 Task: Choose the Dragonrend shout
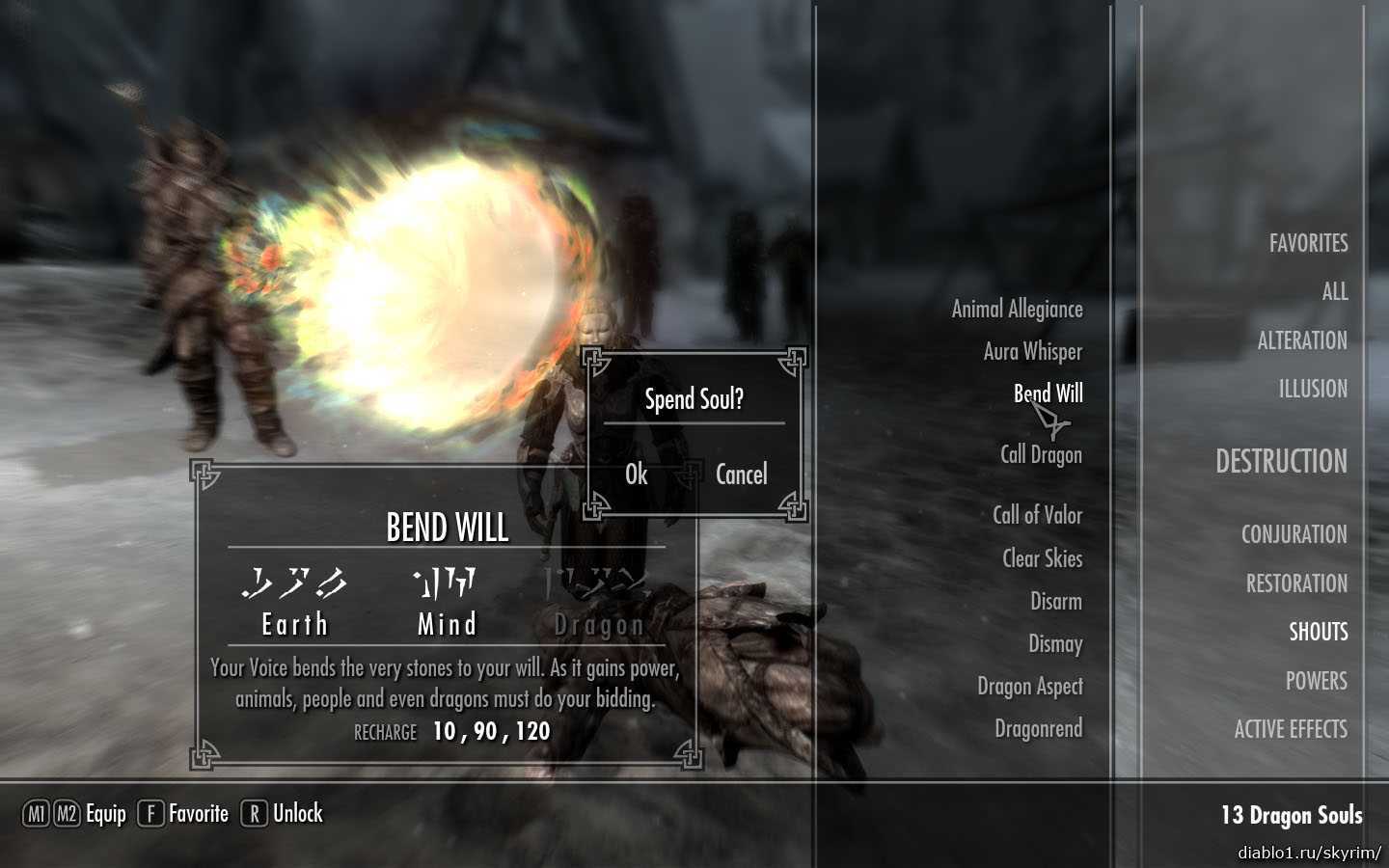pos(1038,728)
